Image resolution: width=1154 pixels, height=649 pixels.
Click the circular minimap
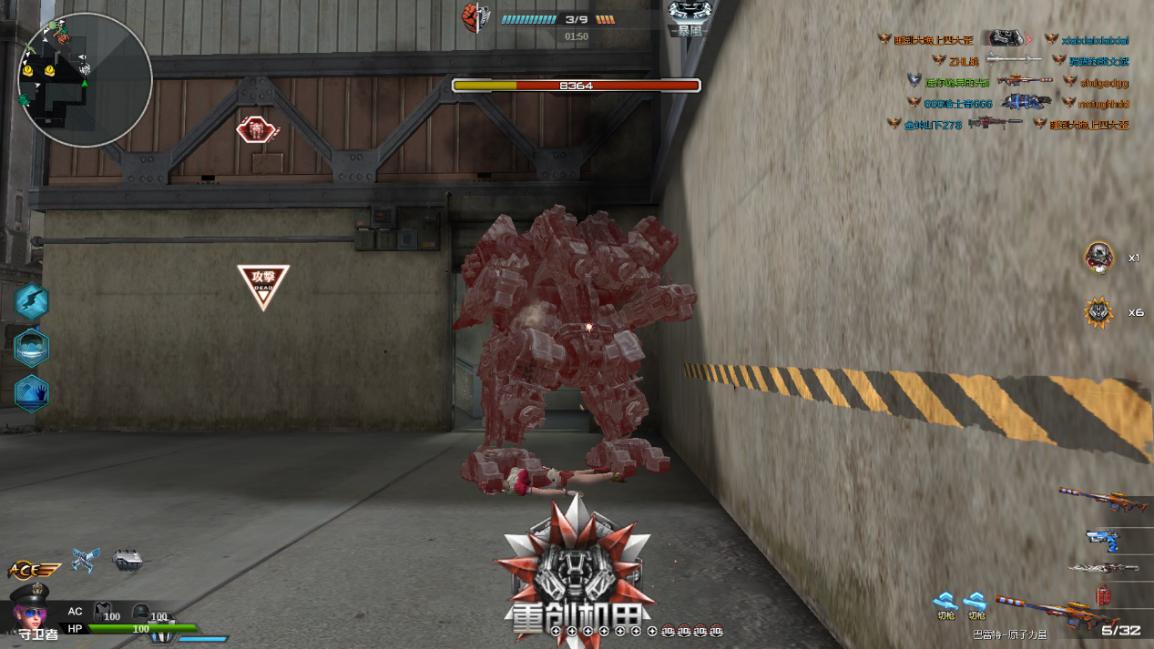click(85, 80)
